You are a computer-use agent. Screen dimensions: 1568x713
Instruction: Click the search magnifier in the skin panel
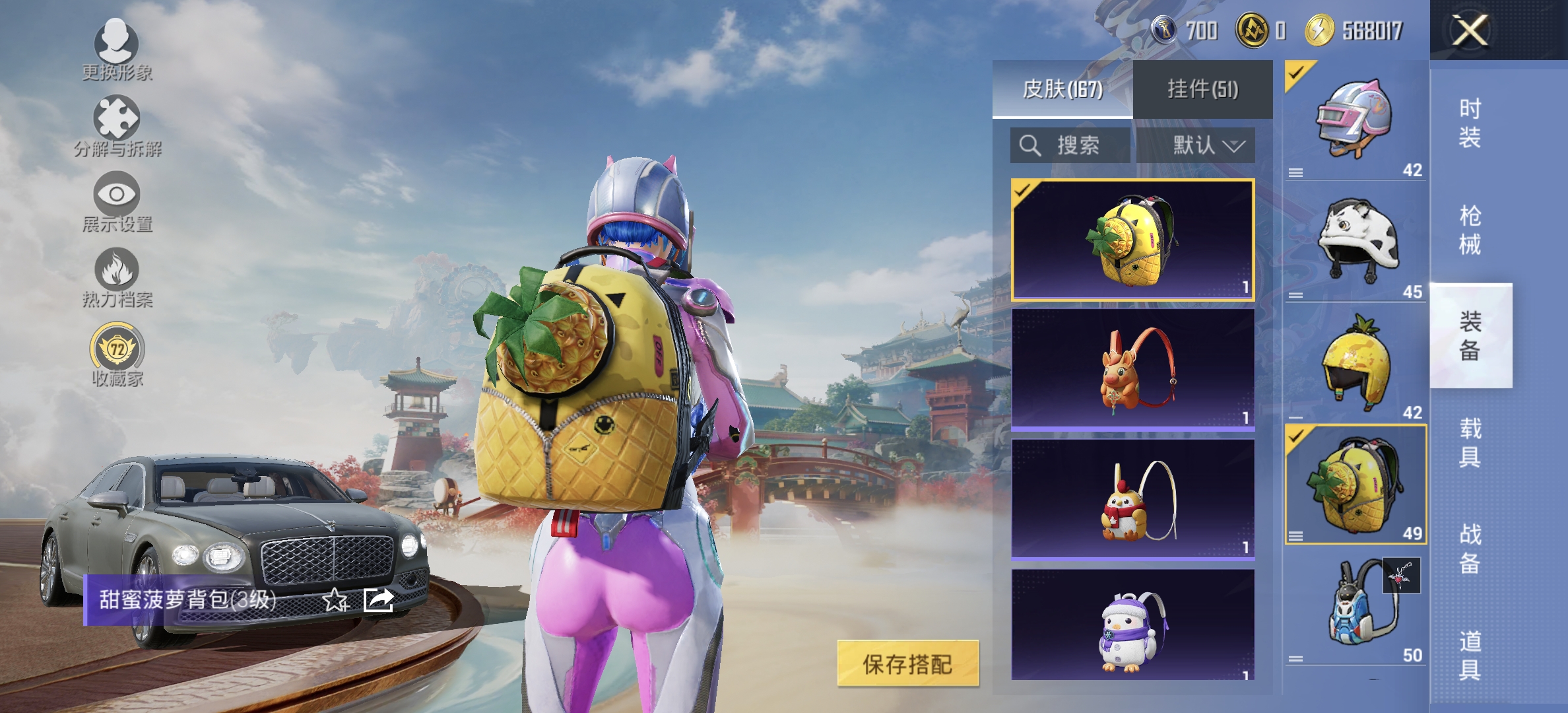(1029, 146)
